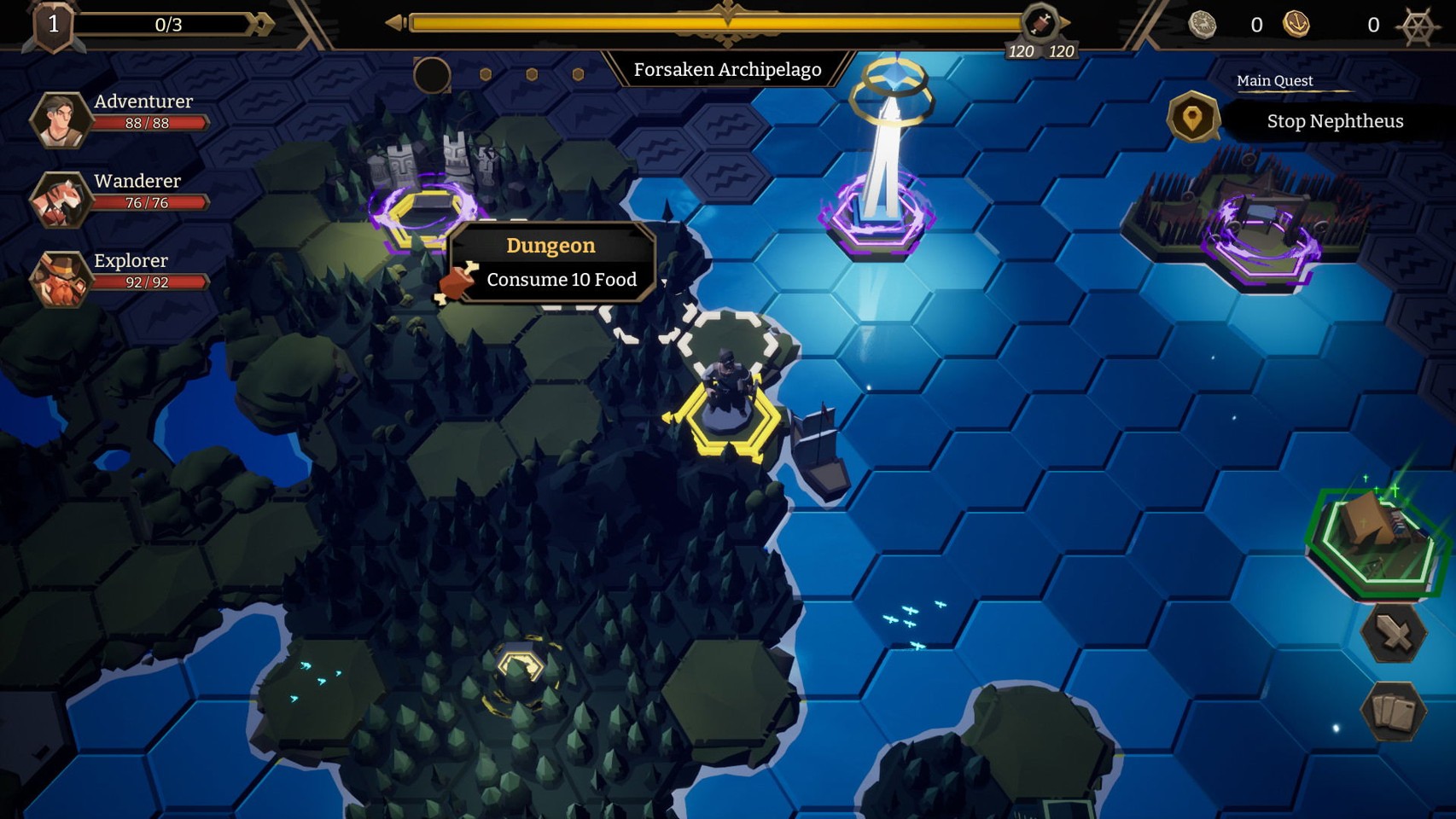1456x819 pixels.
Task: Select the Adventurer party portrait
Action: coord(59,119)
